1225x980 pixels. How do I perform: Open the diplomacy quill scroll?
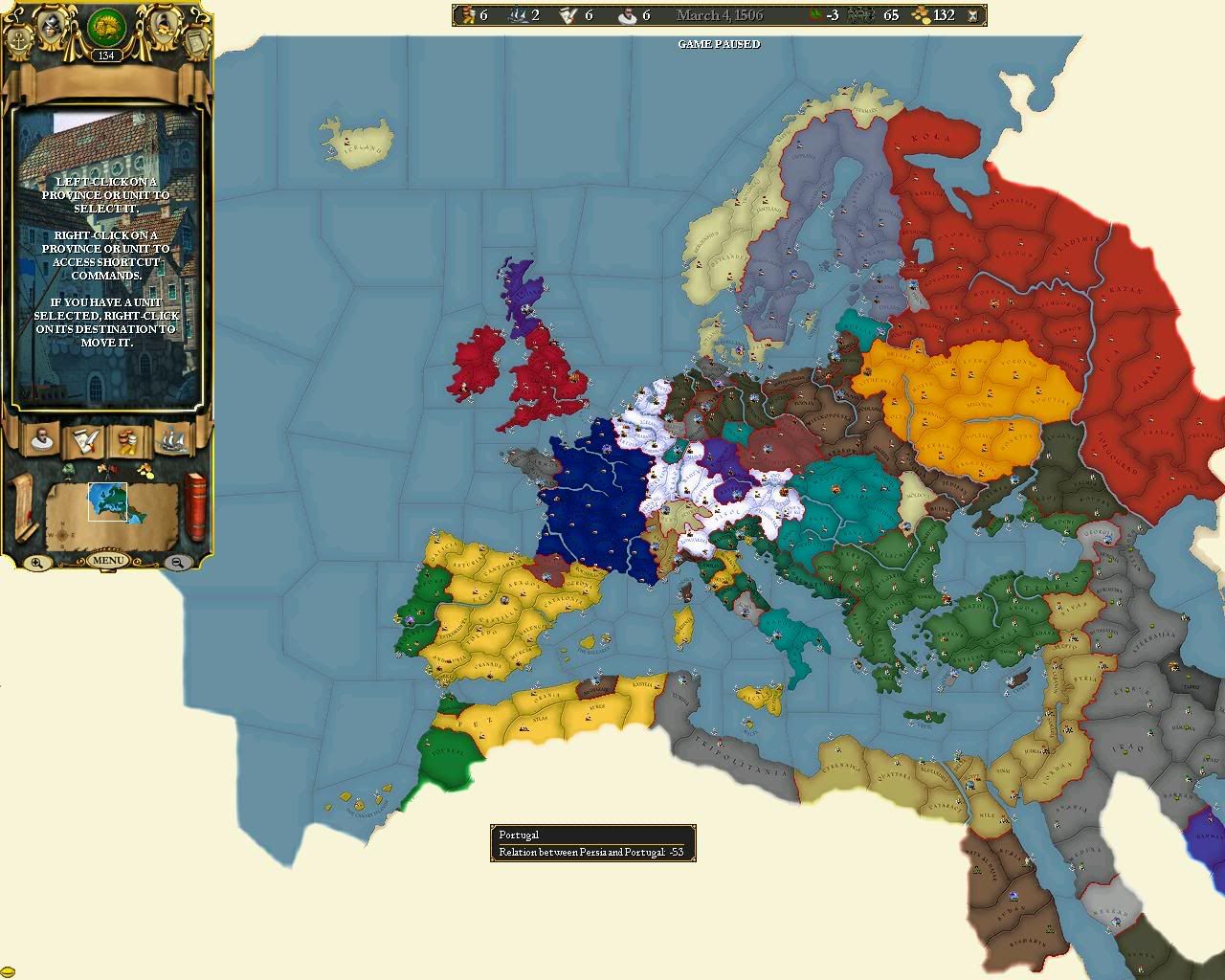[86, 440]
